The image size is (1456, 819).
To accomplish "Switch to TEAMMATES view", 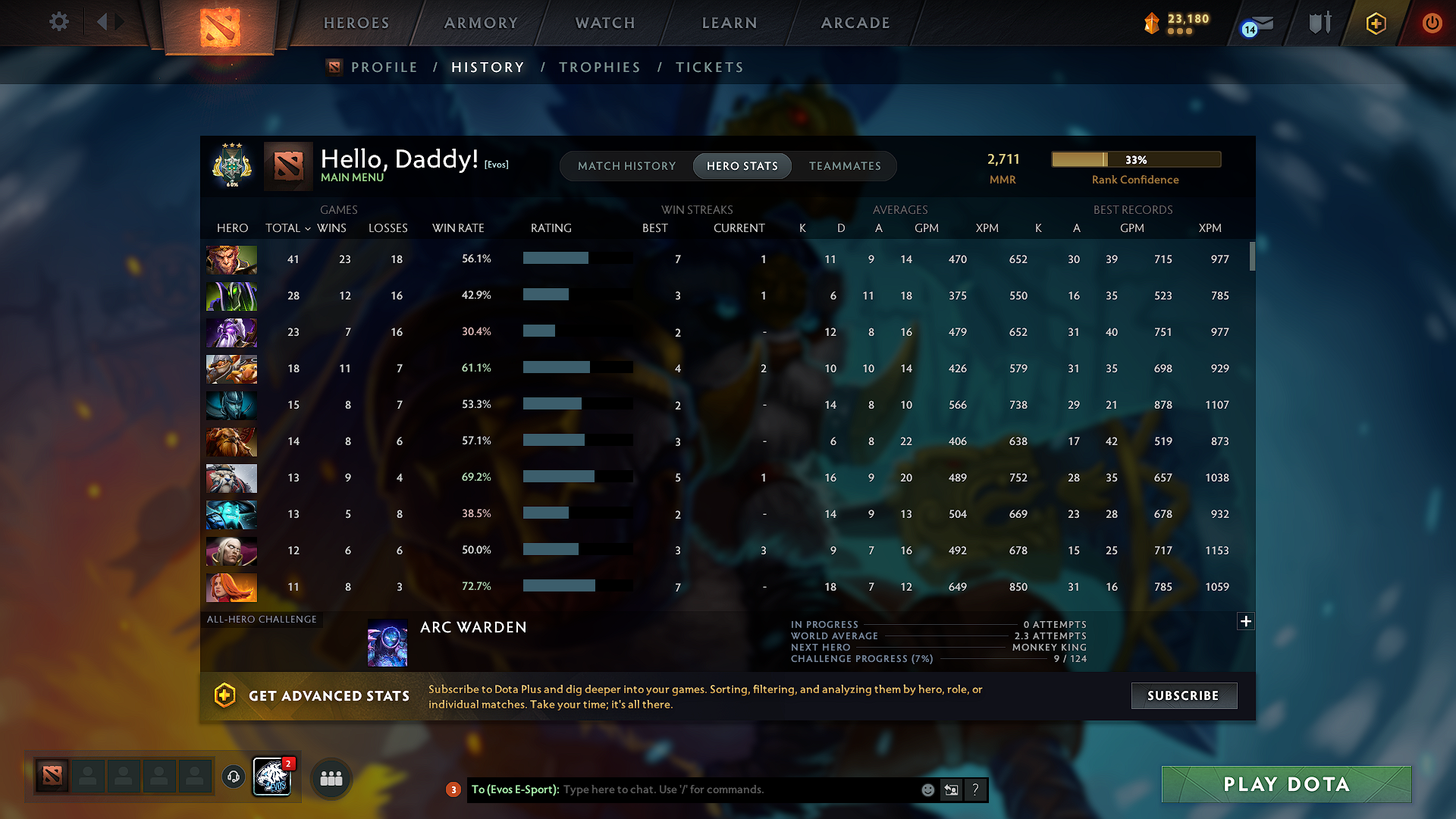I will 845,166.
